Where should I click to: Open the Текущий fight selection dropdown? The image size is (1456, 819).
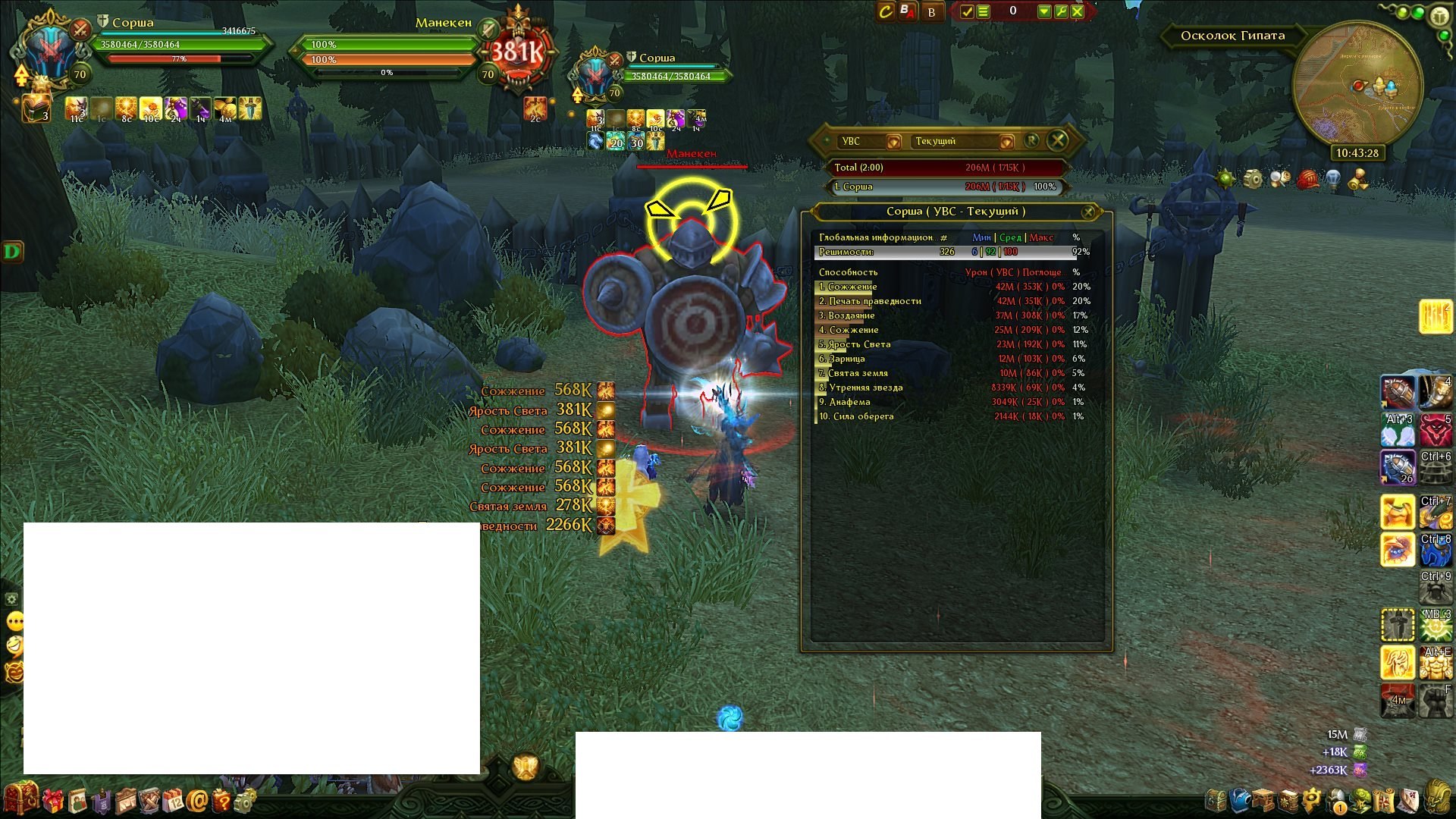[1006, 142]
